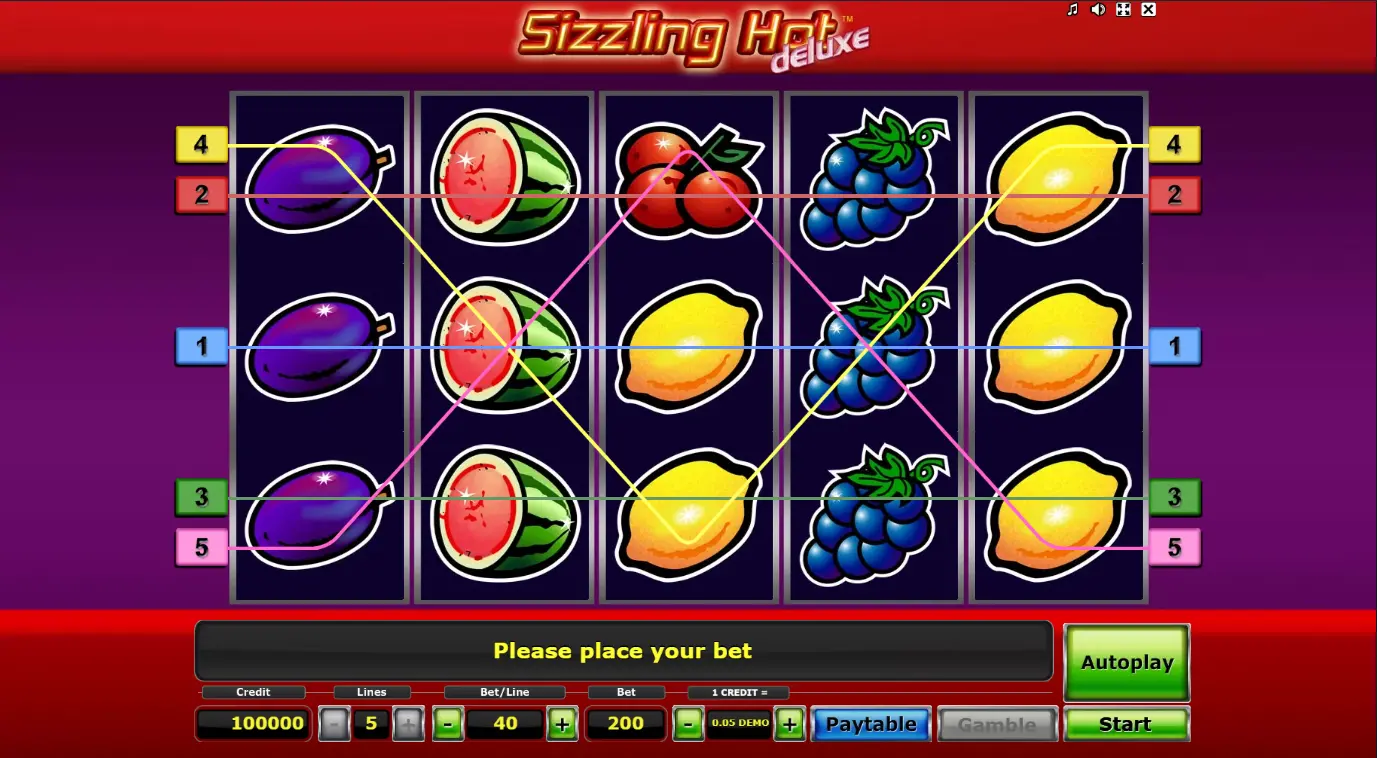Select the blue payline 1 marker on left
Image resolution: width=1377 pixels, height=758 pixels.
coord(203,347)
